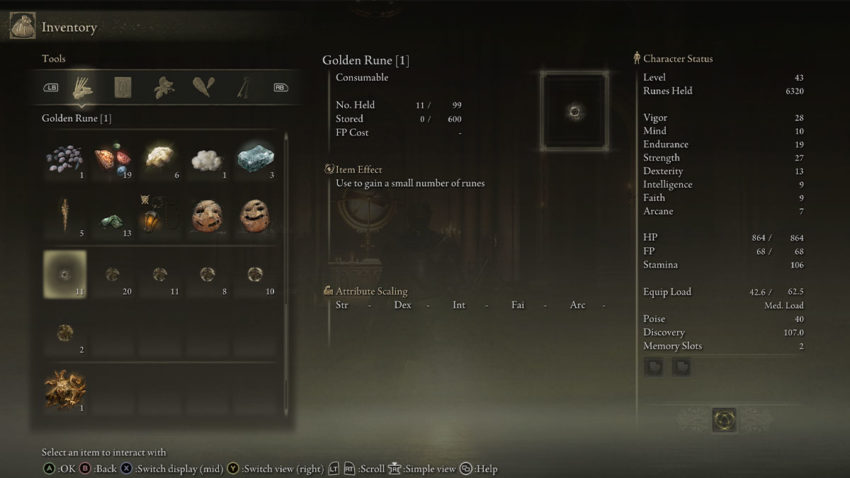Select the golden rune stack of 20

[112, 274]
